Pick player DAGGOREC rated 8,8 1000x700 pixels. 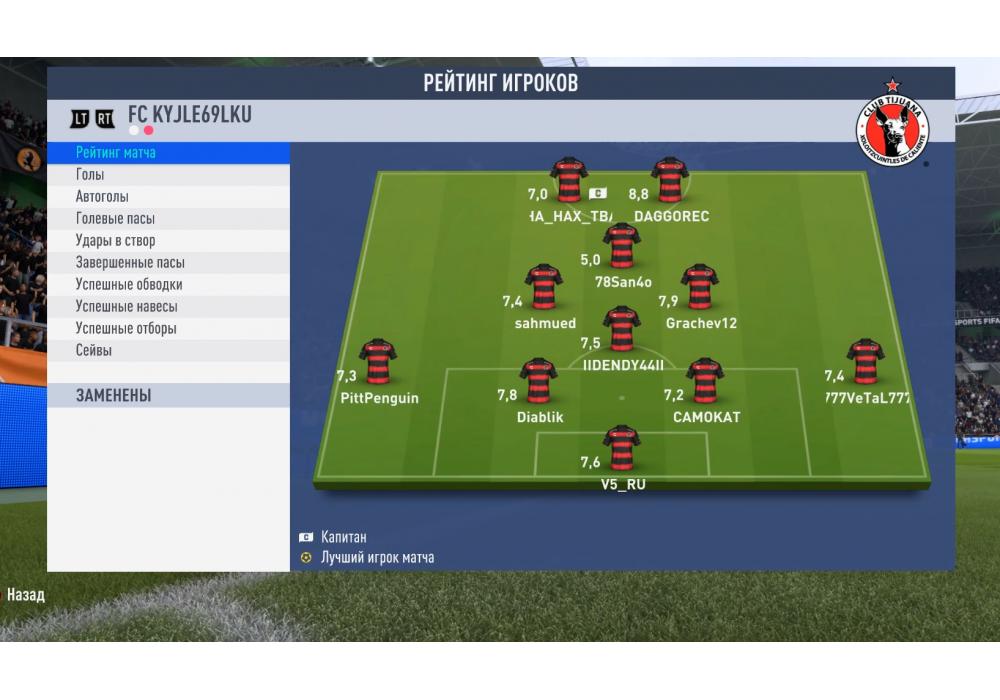(x=670, y=180)
